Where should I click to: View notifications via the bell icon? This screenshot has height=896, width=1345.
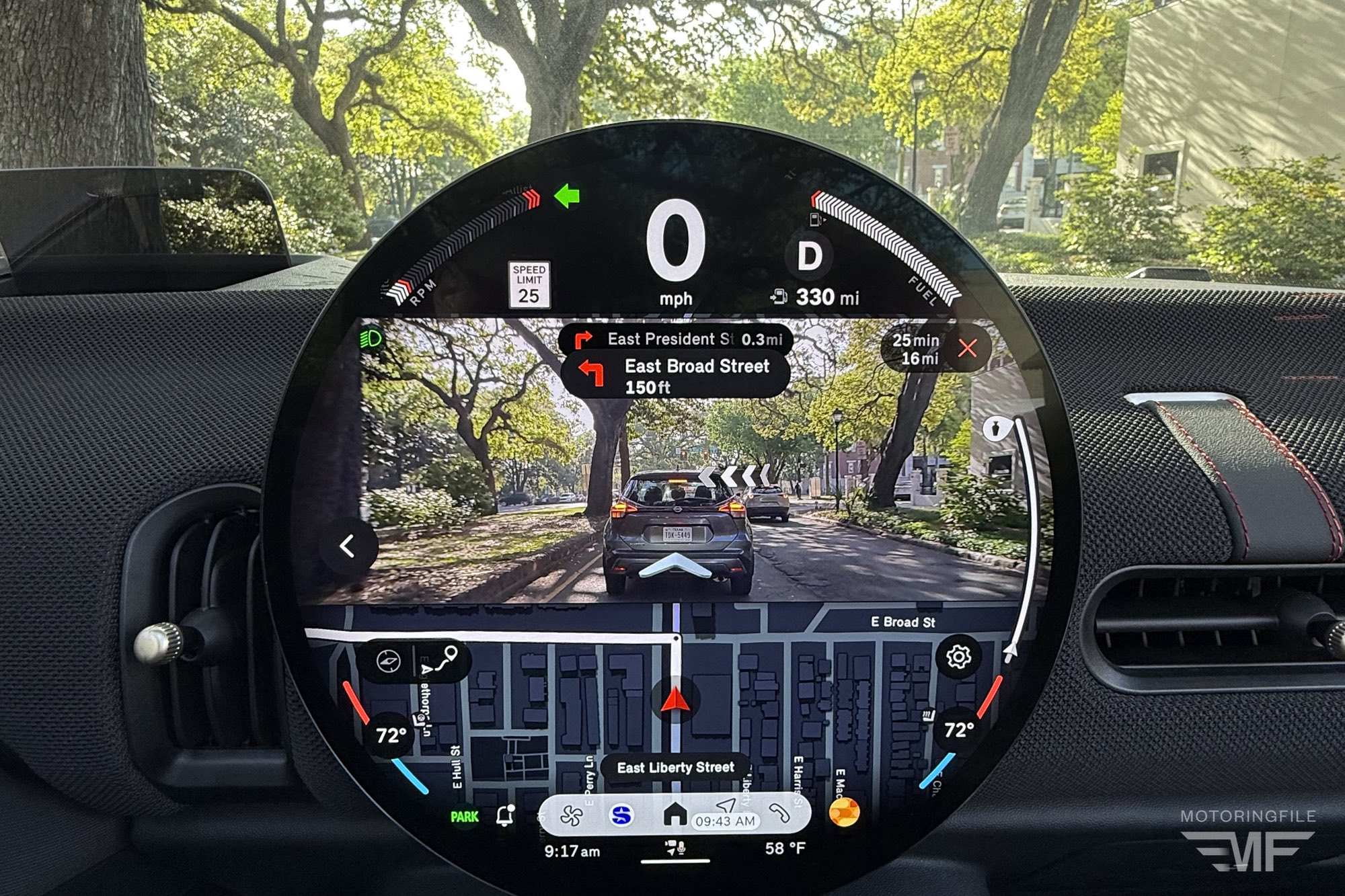pyautogui.click(x=505, y=815)
